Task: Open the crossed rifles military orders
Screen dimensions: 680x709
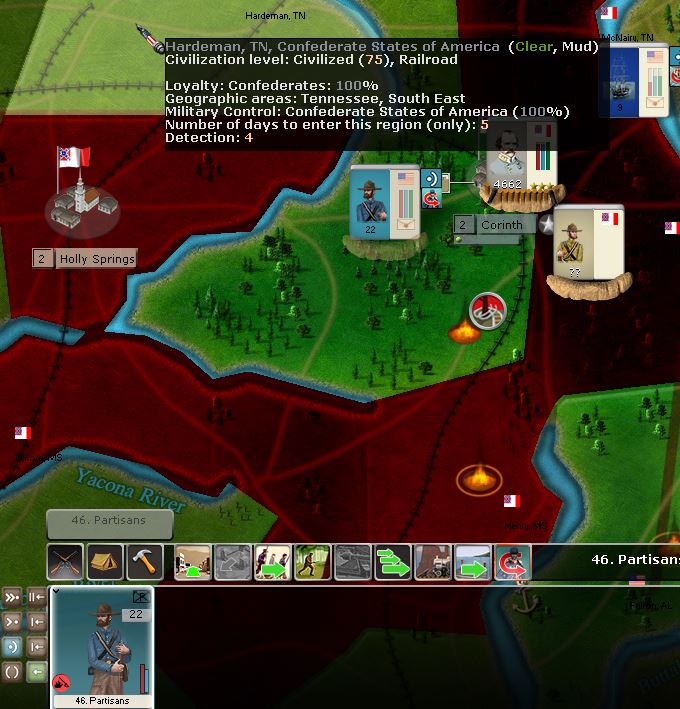Action: tap(65, 562)
